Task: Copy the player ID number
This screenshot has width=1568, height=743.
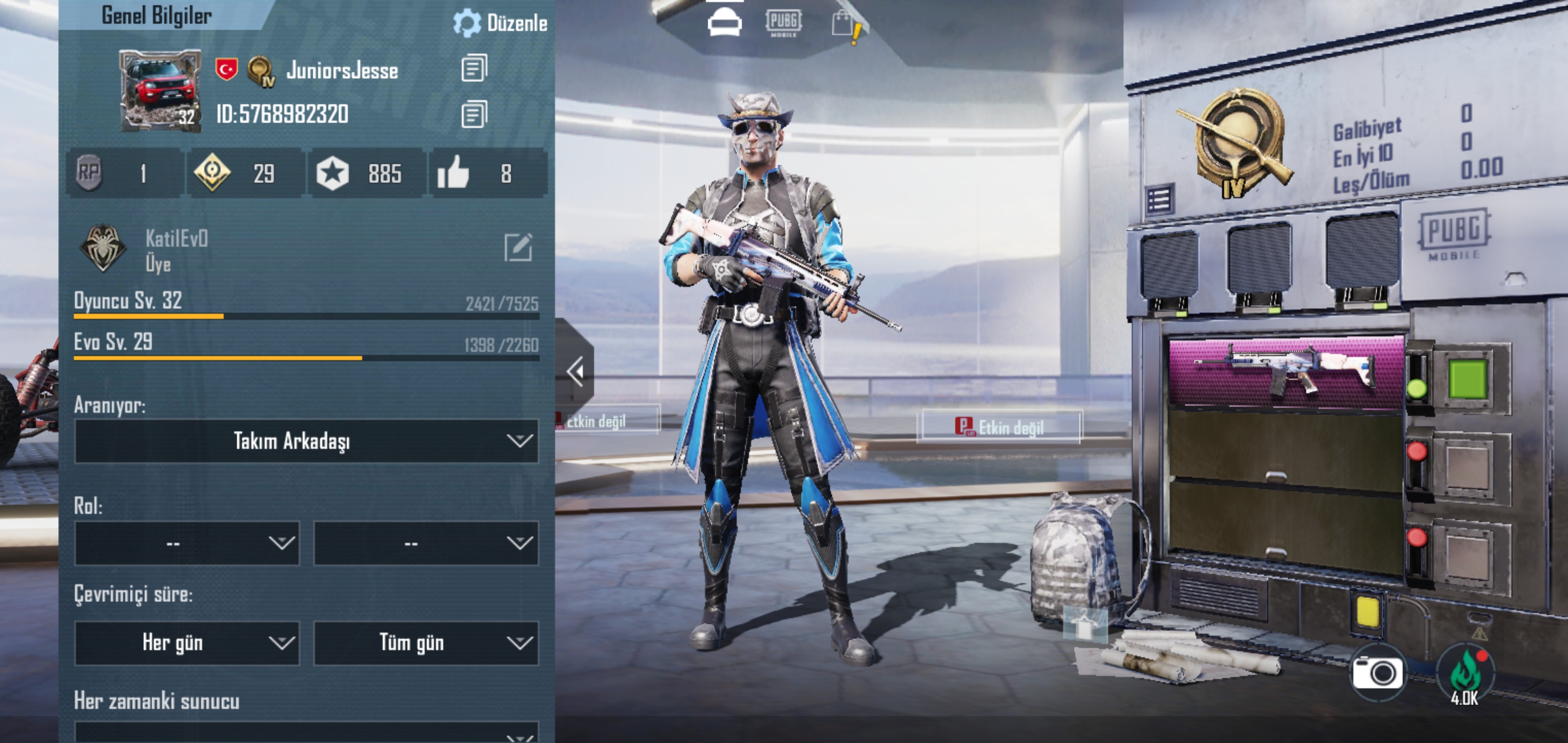Action: (x=473, y=114)
